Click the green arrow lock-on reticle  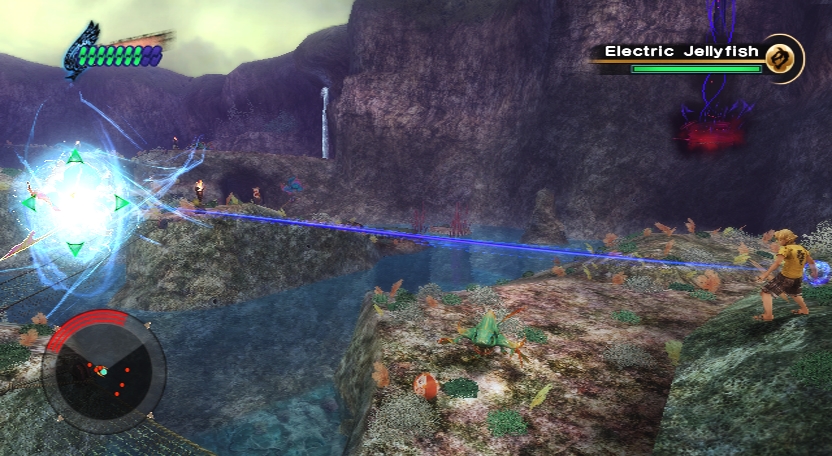click(75, 203)
